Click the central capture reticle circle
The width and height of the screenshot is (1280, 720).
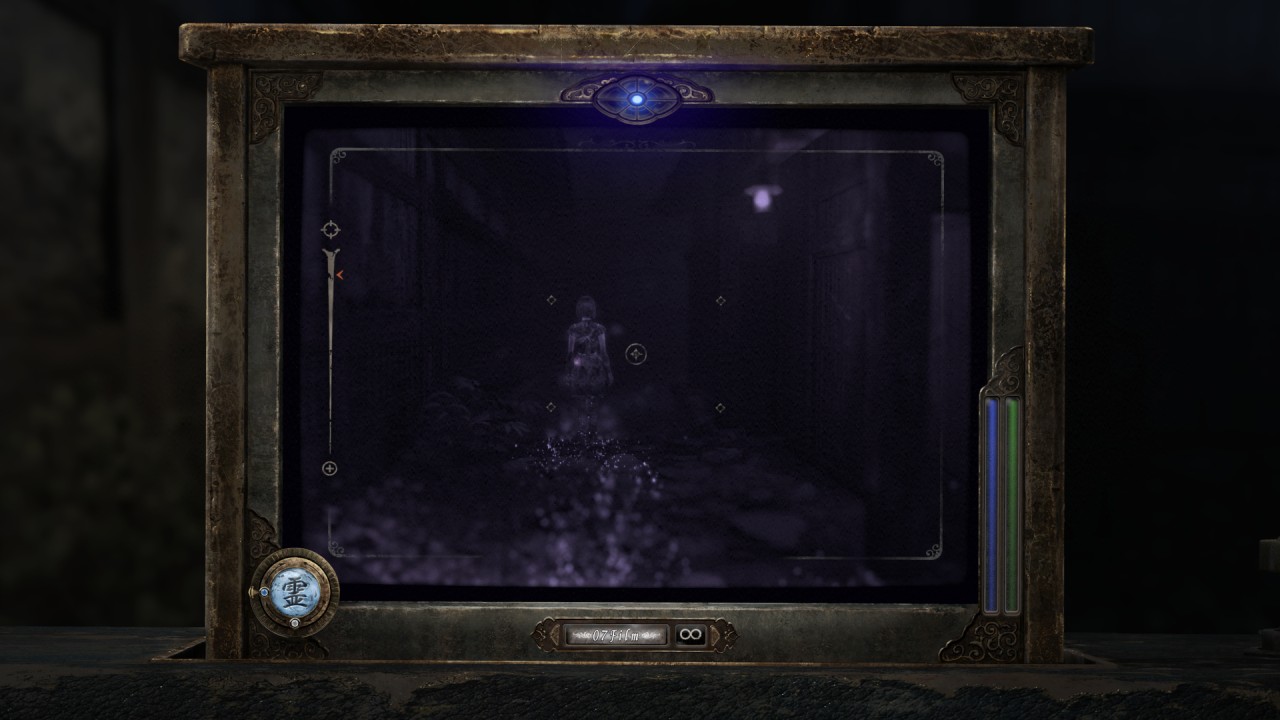point(637,353)
